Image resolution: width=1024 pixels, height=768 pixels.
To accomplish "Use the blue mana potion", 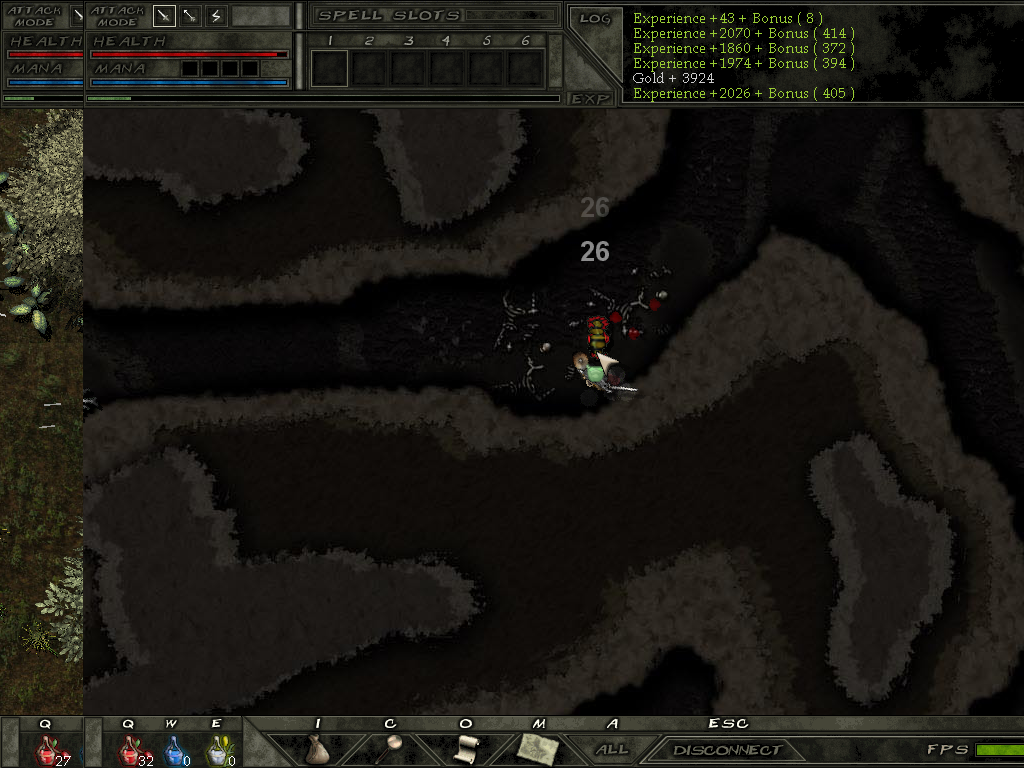I will (x=173, y=750).
